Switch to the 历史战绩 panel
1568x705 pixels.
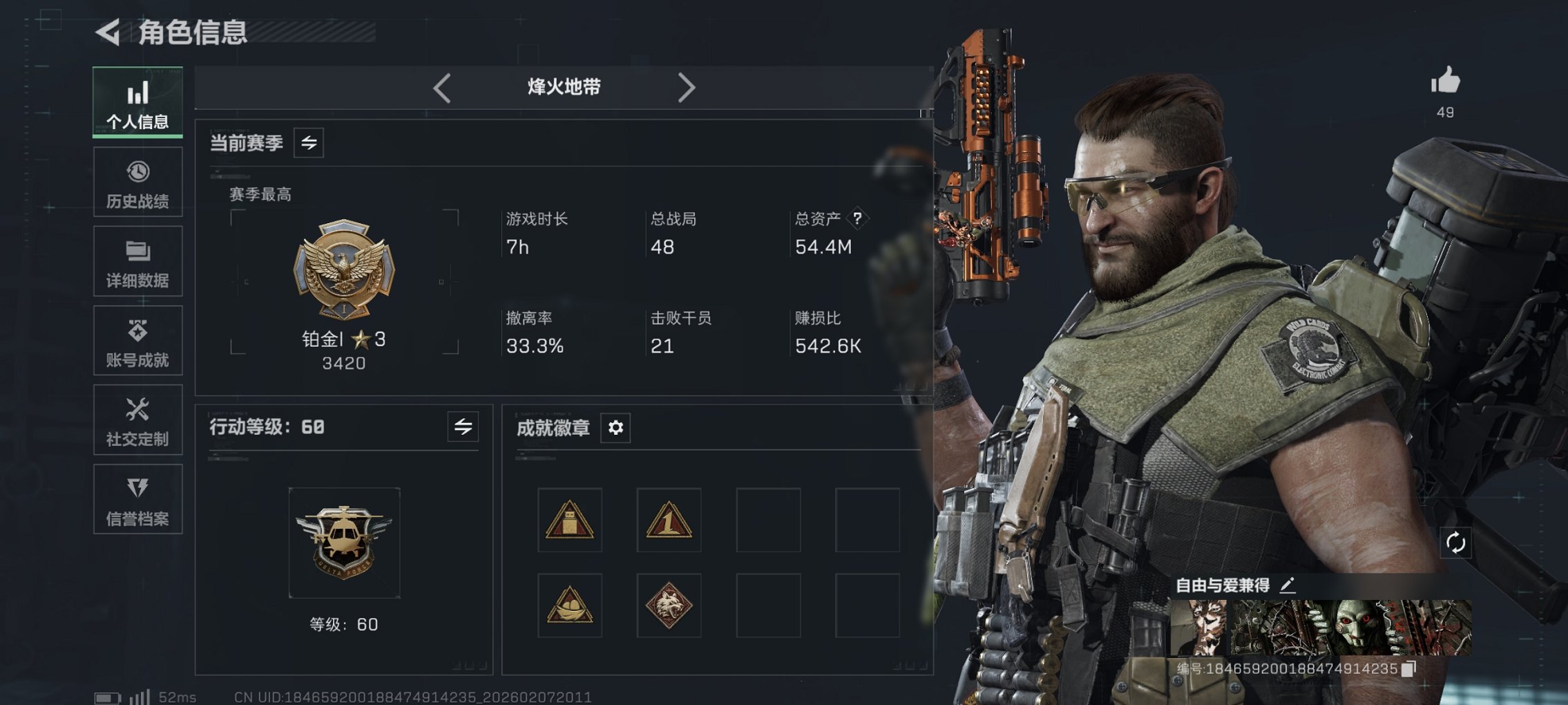click(137, 181)
